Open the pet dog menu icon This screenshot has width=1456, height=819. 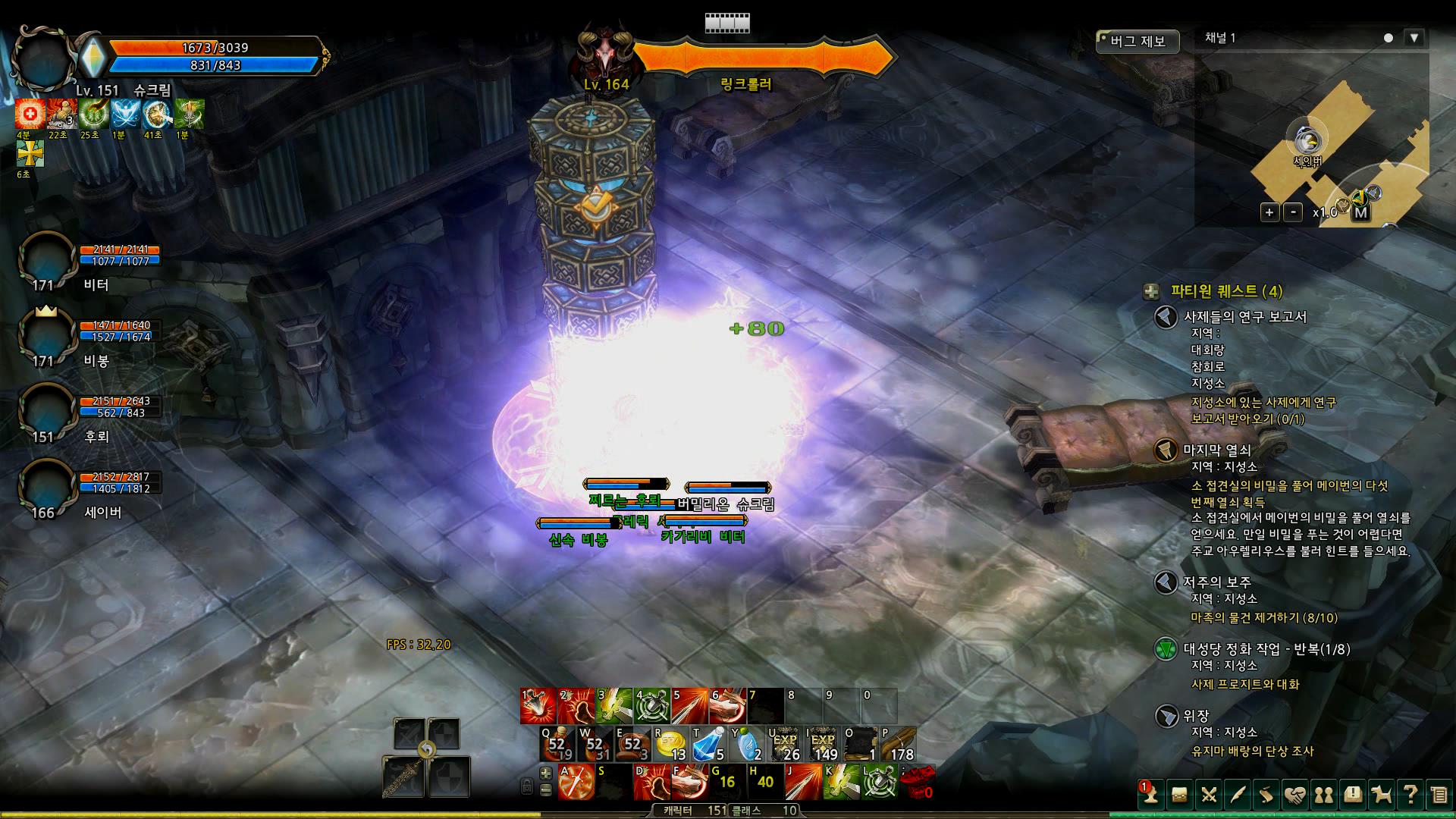point(1382,795)
